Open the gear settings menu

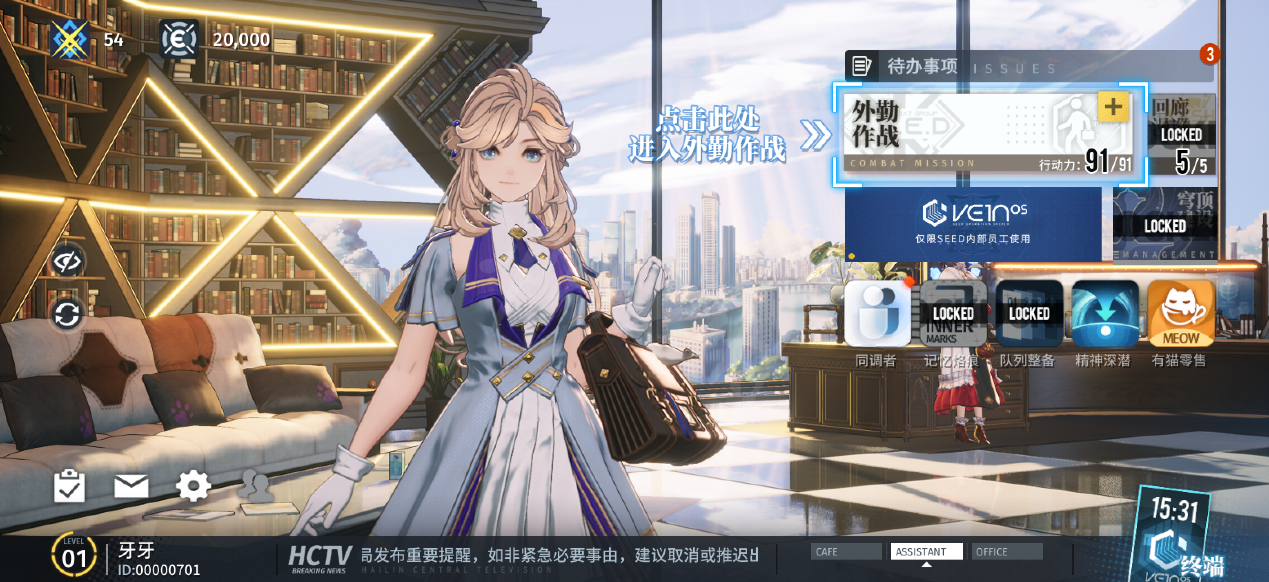point(193,487)
